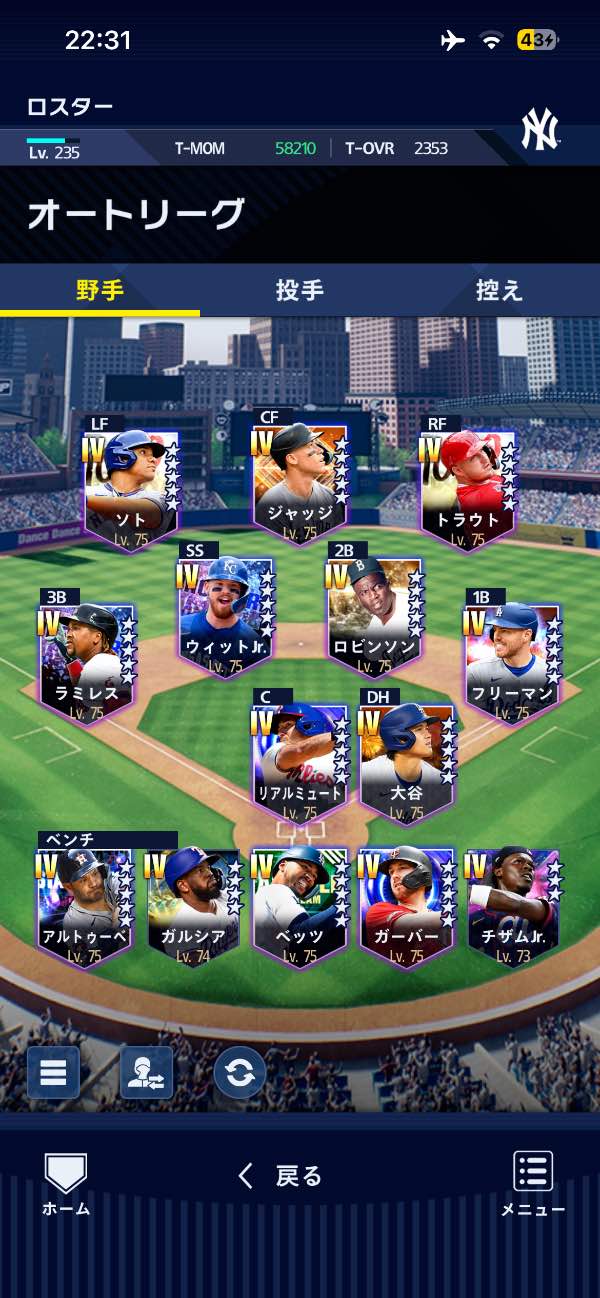Screen dimensions: 600x1298
Task: Select SS player card ウィットJr.
Action: [225, 617]
